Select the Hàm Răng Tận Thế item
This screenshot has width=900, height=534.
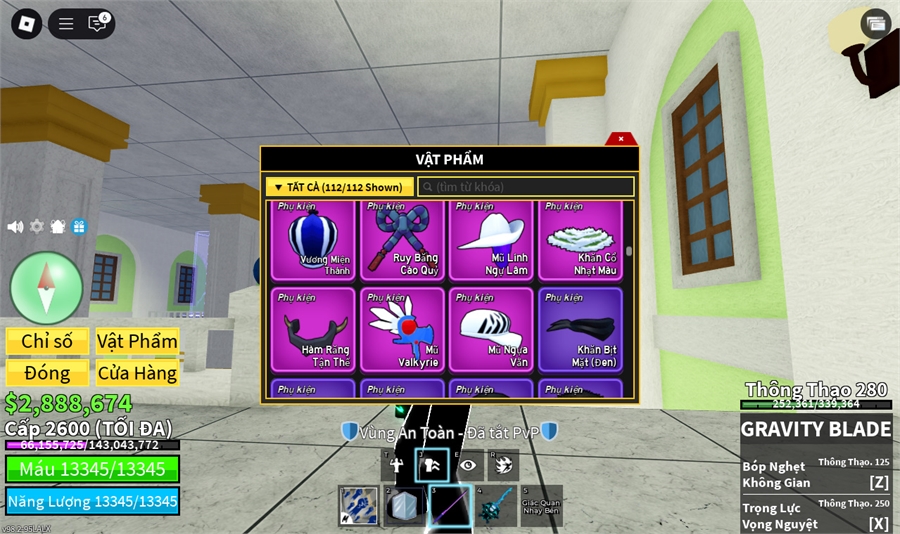(x=312, y=329)
